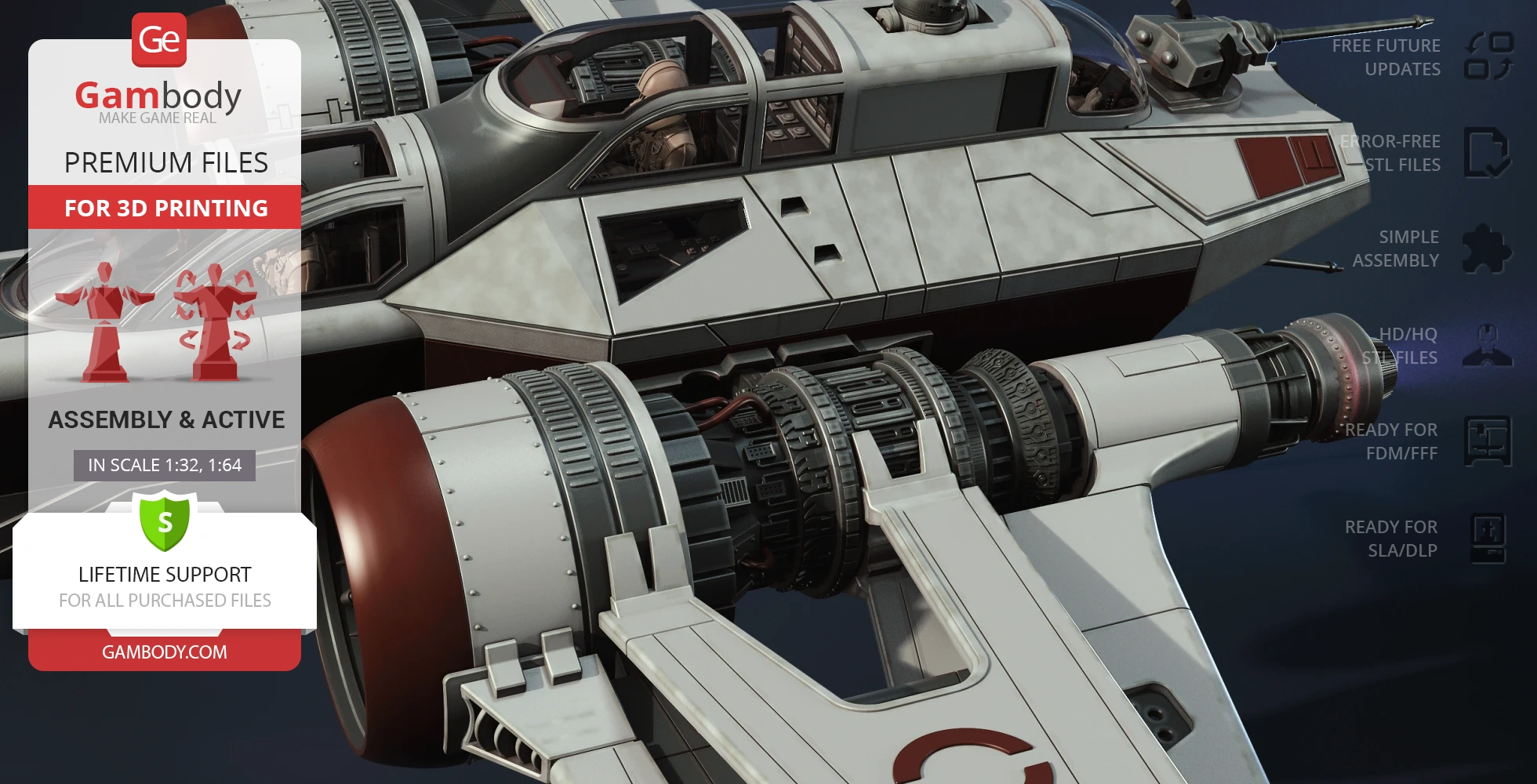Choose the Error-Free STL Files icon
The height and width of the screenshot is (784, 1537).
point(1488,153)
